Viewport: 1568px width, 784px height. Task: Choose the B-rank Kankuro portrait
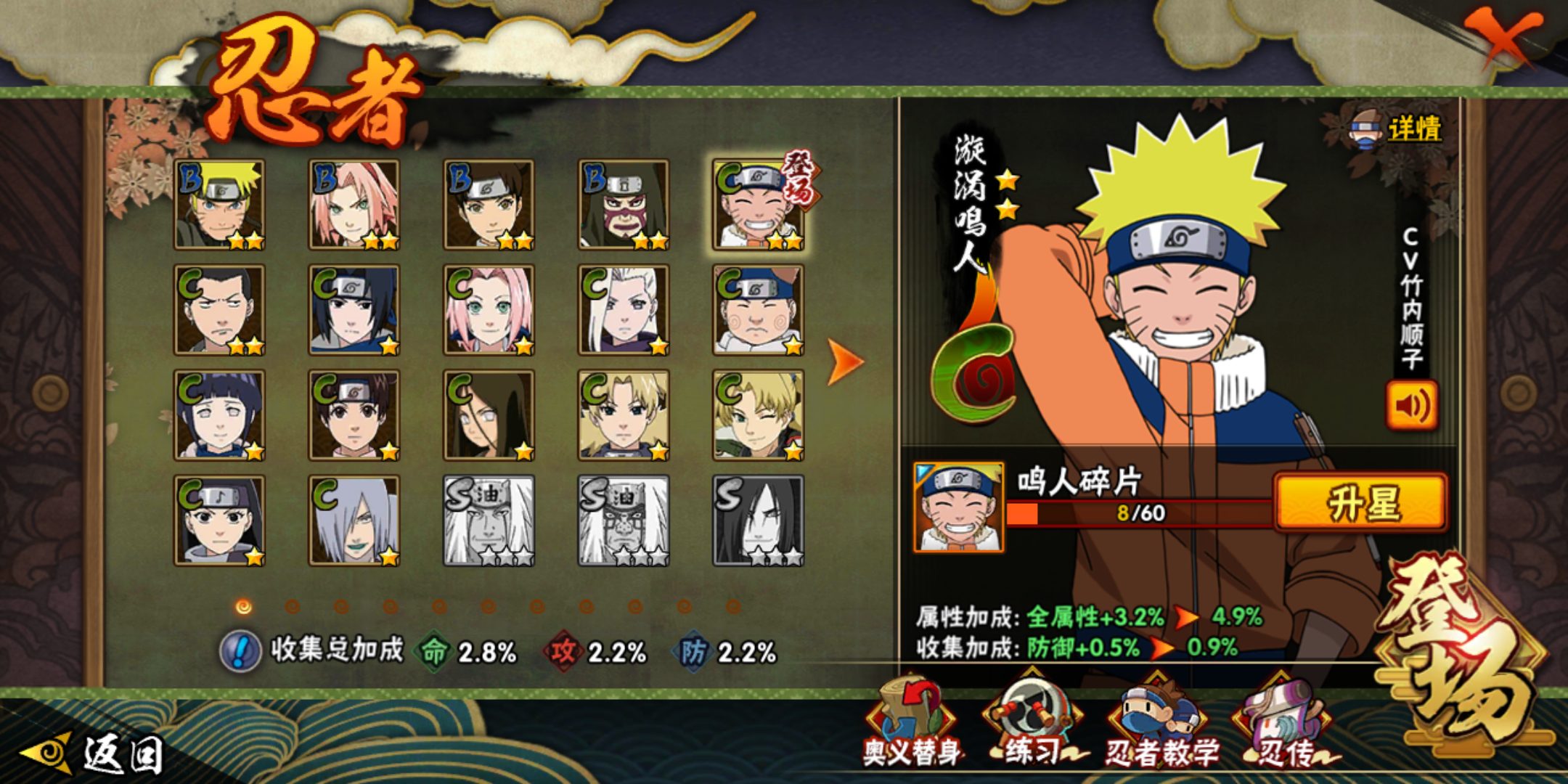624,205
